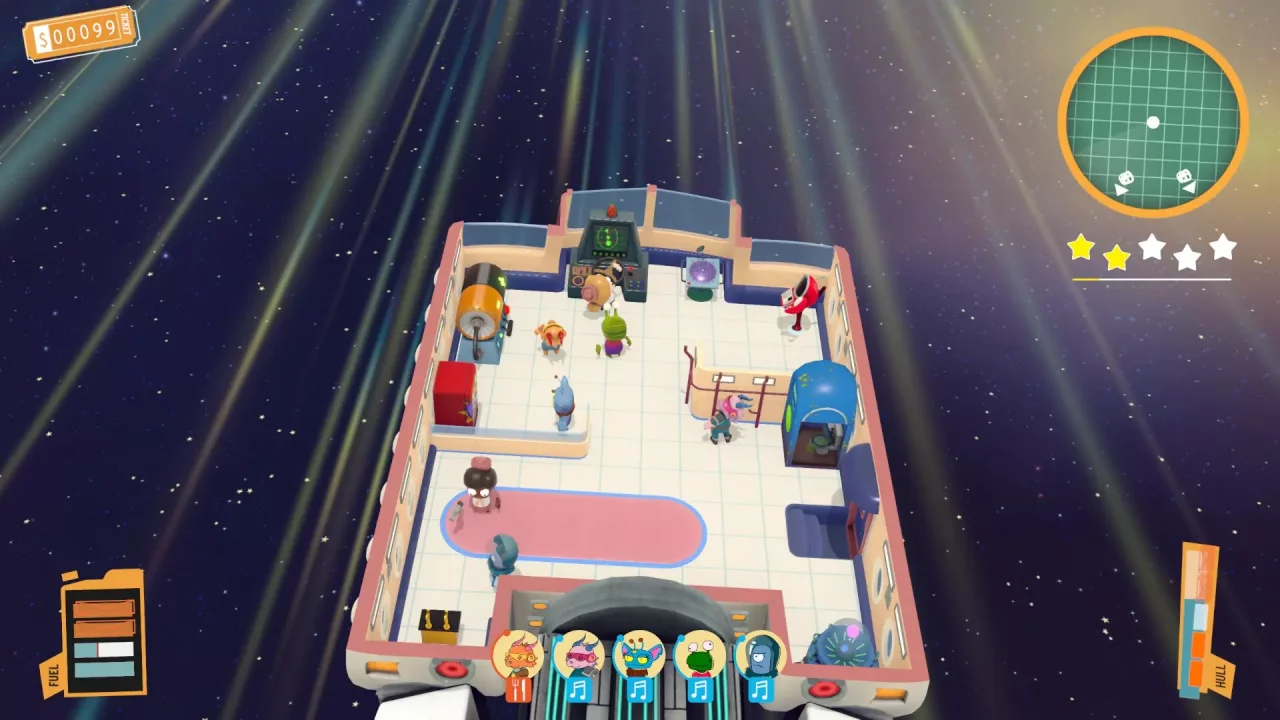
Task: Select the orange goggled passenger portrait
Action: tap(517, 655)
